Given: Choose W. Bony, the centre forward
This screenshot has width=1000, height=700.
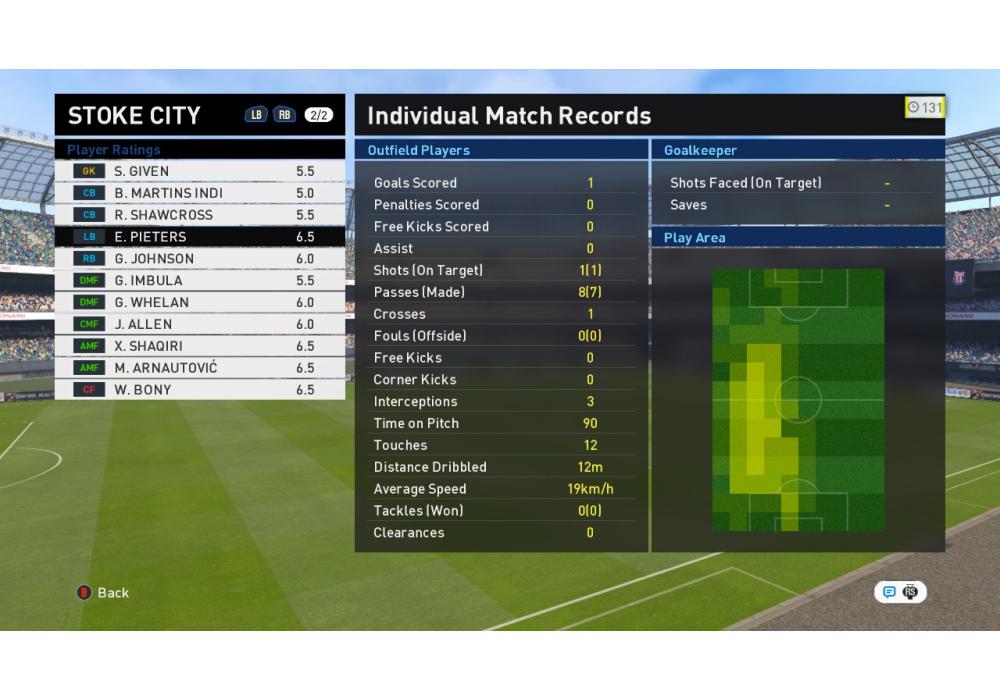Looking at the screenshot, I should pos(200,390).
